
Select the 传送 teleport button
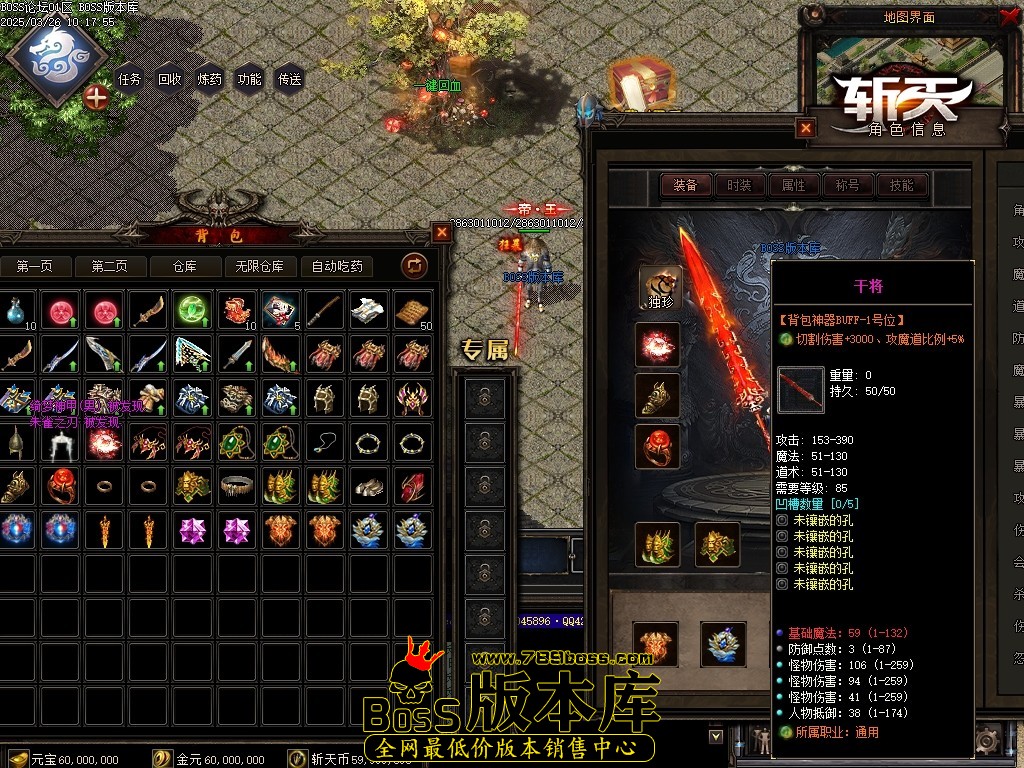coord(289,79)
